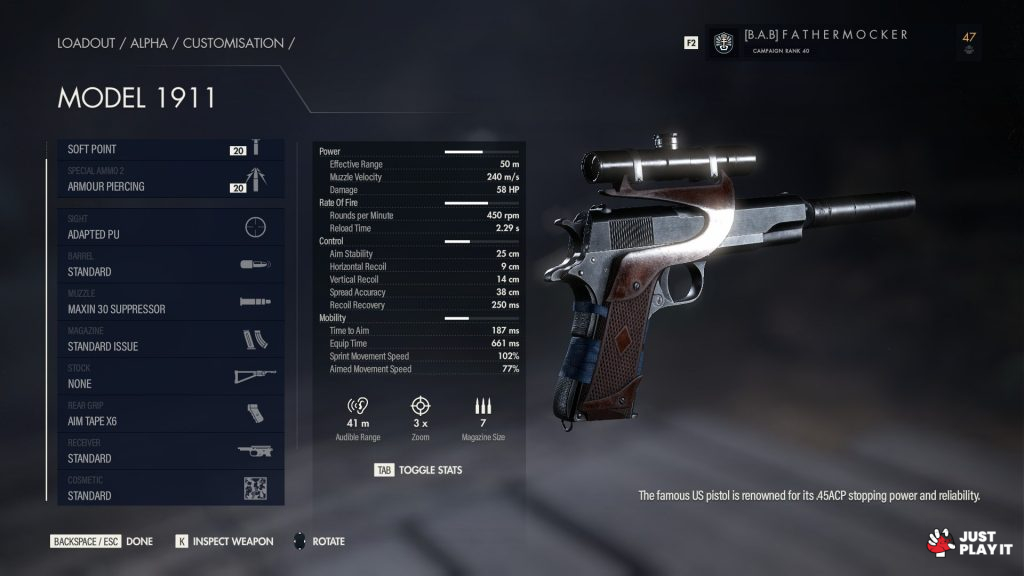Select the stock slot showing None

tap(165, 377)
